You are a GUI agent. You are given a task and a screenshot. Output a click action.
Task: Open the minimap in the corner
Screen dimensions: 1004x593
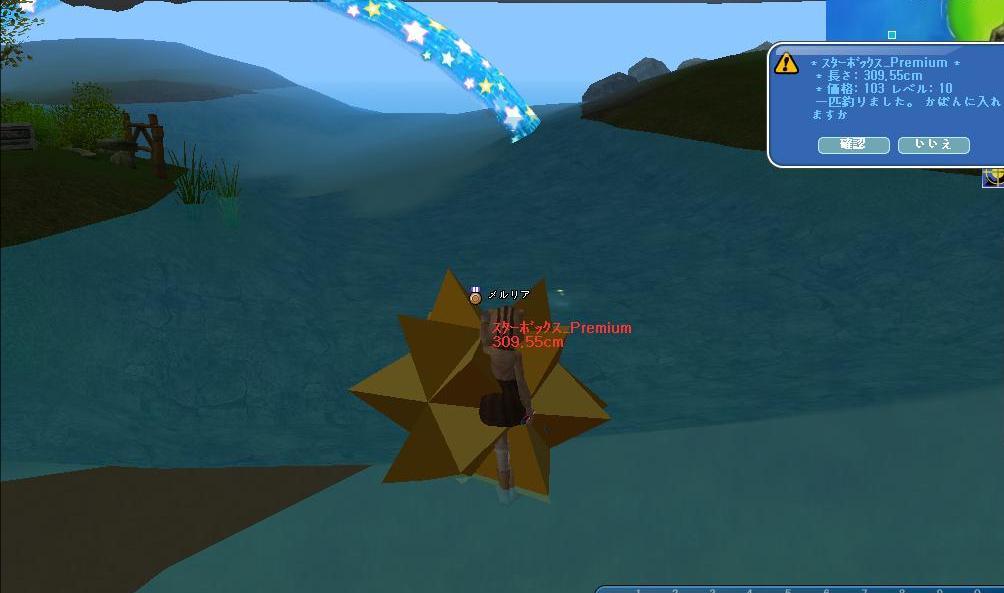coord(915,20)
